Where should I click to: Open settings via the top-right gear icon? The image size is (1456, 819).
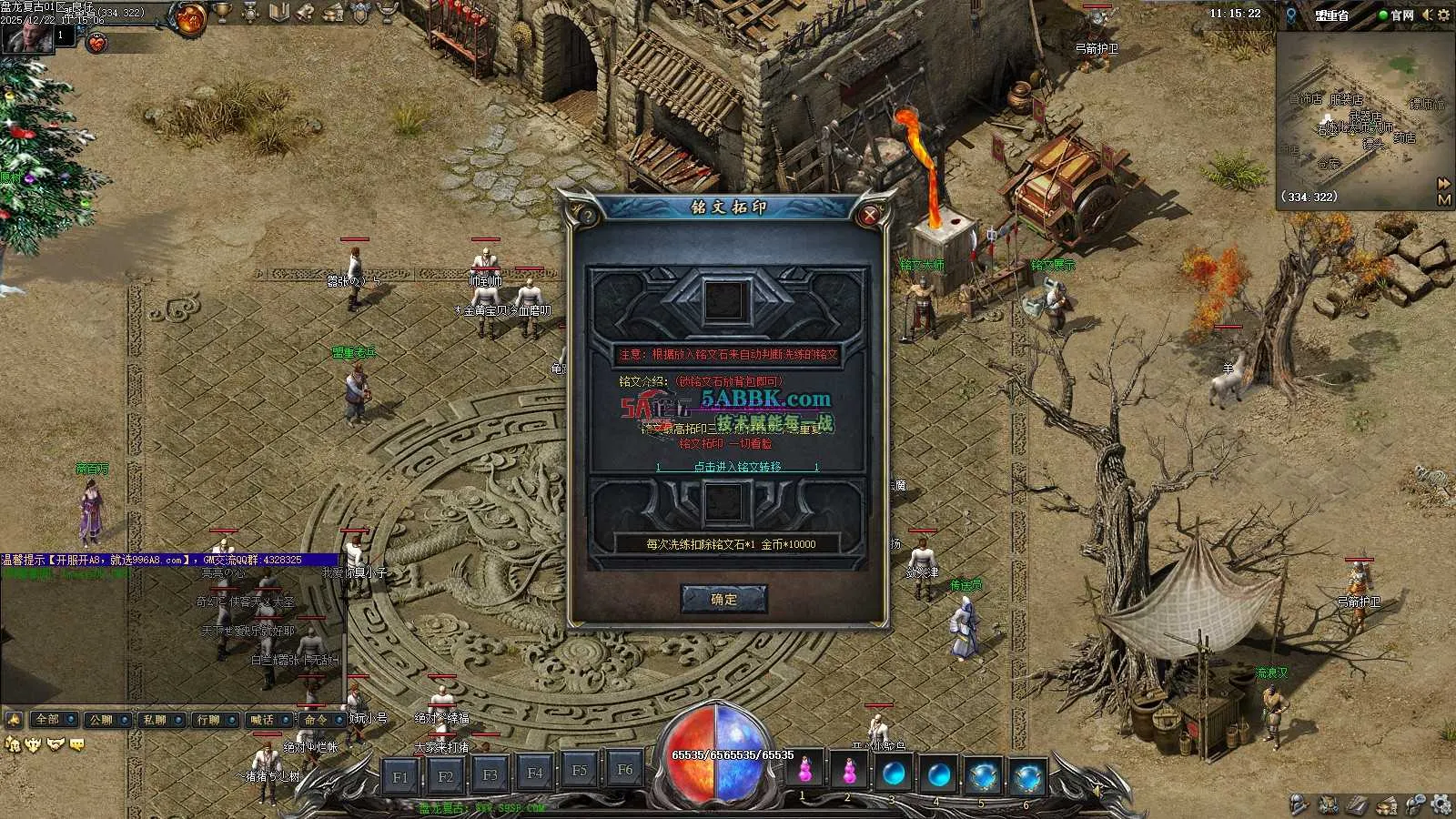[1443, 15]
